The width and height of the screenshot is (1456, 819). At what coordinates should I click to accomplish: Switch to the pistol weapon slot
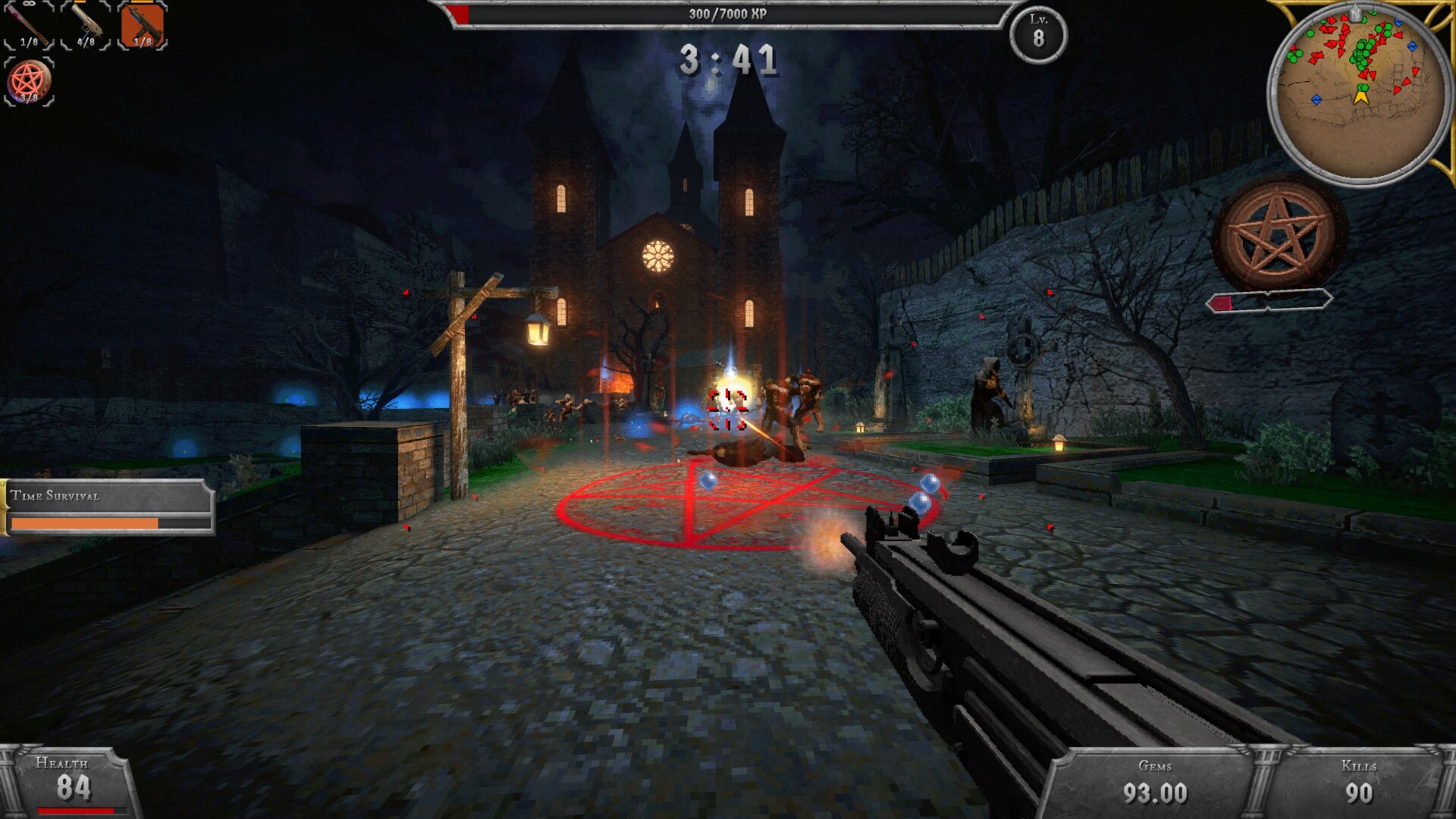tap(86, 25)
